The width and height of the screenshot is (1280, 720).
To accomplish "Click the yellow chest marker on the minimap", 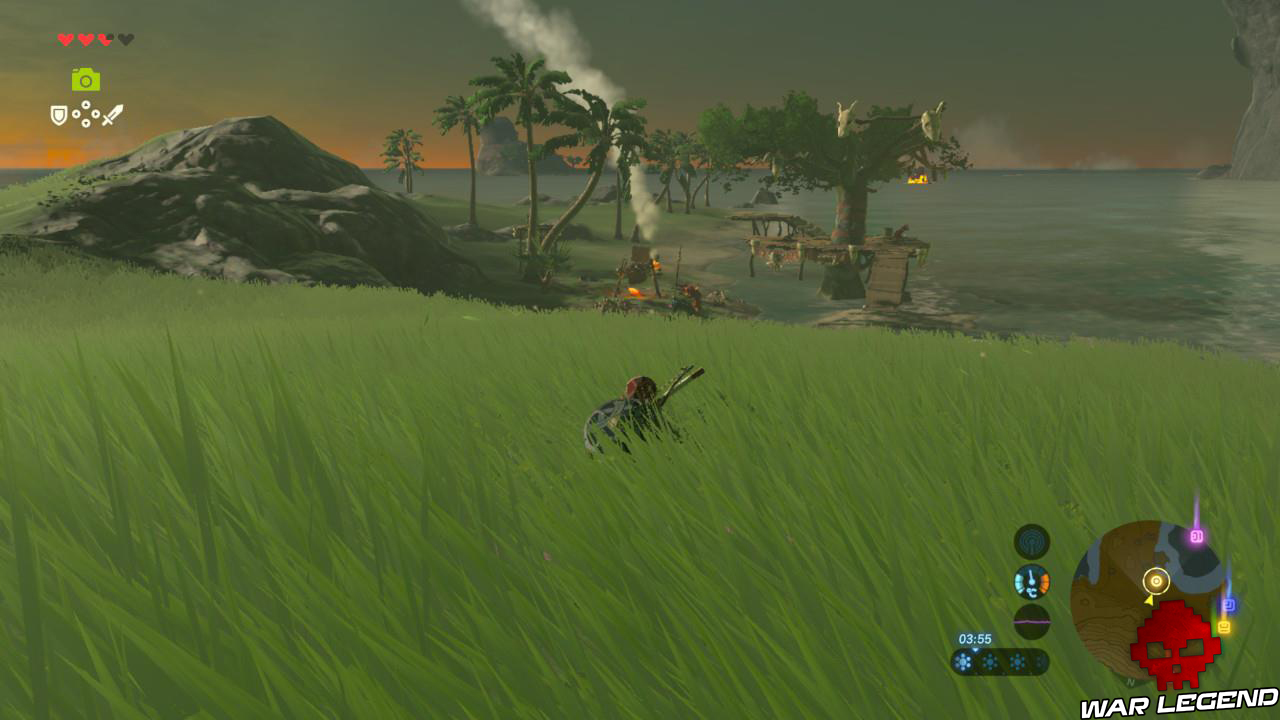I will click(x=1223, y=625).
